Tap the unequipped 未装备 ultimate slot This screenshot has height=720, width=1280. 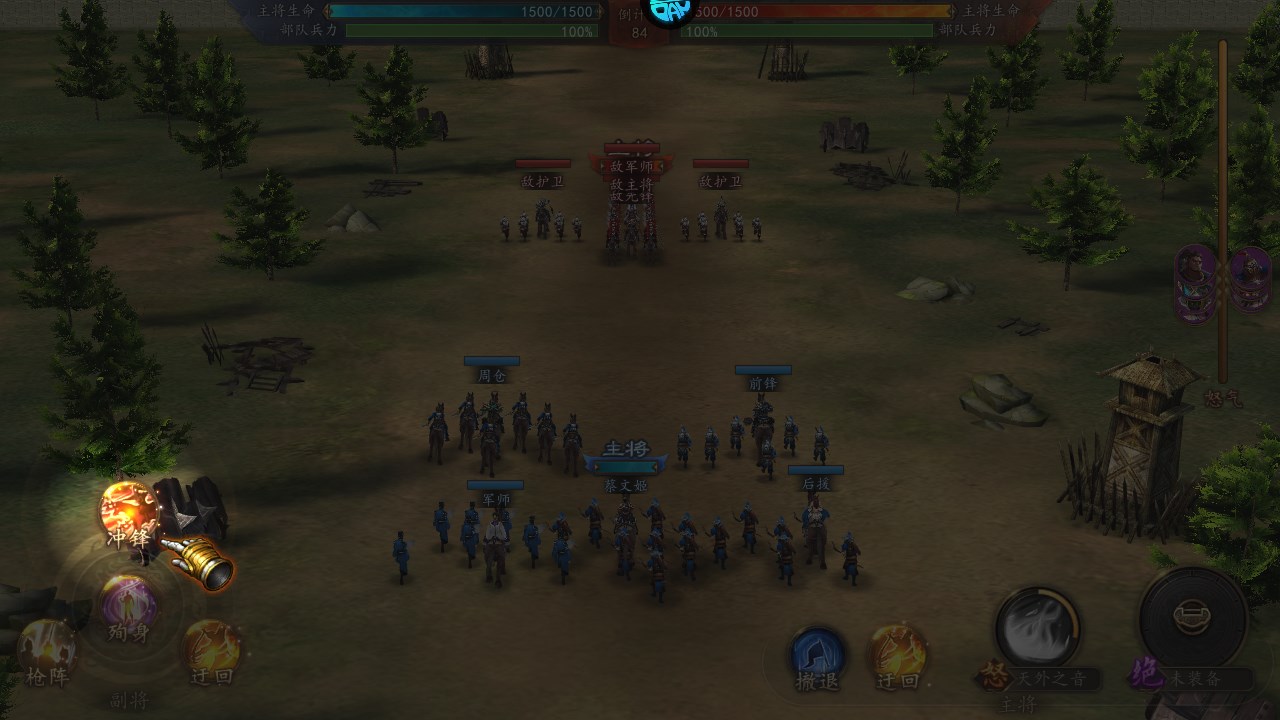pyautogui.click(x=1192, y=615)
